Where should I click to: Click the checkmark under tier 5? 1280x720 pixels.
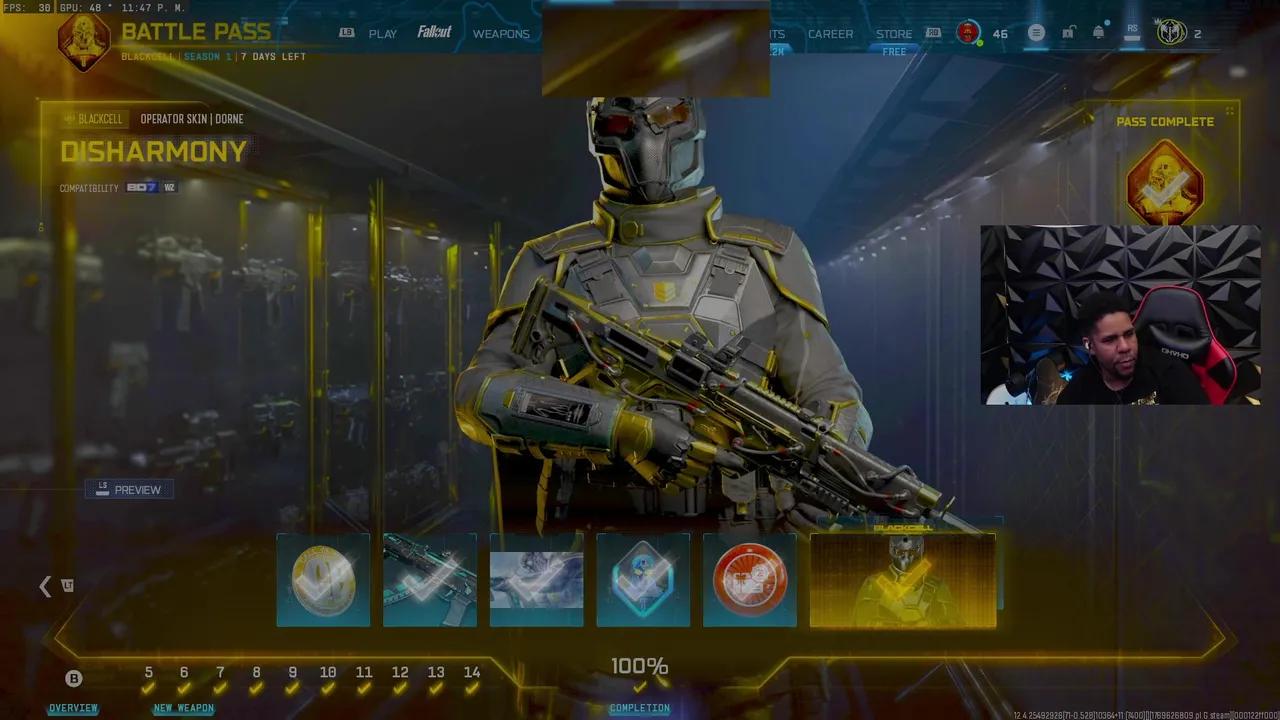148,690
